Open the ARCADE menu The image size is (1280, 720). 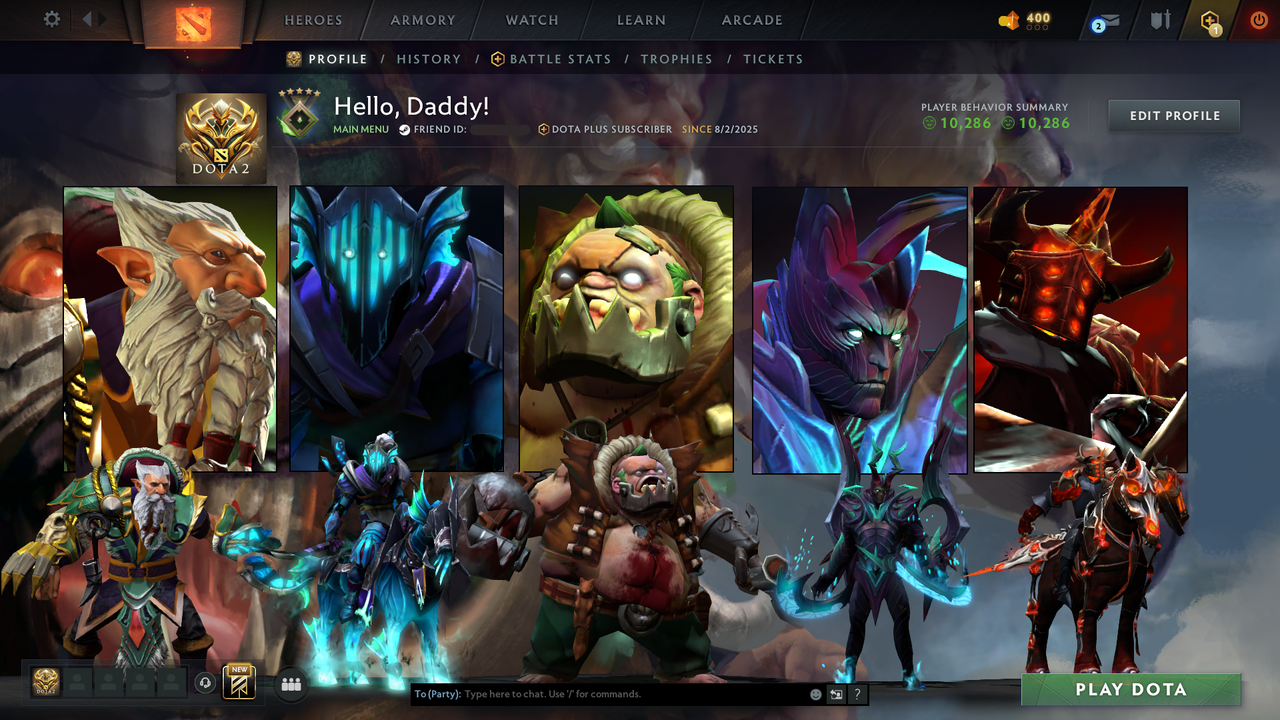751,20
